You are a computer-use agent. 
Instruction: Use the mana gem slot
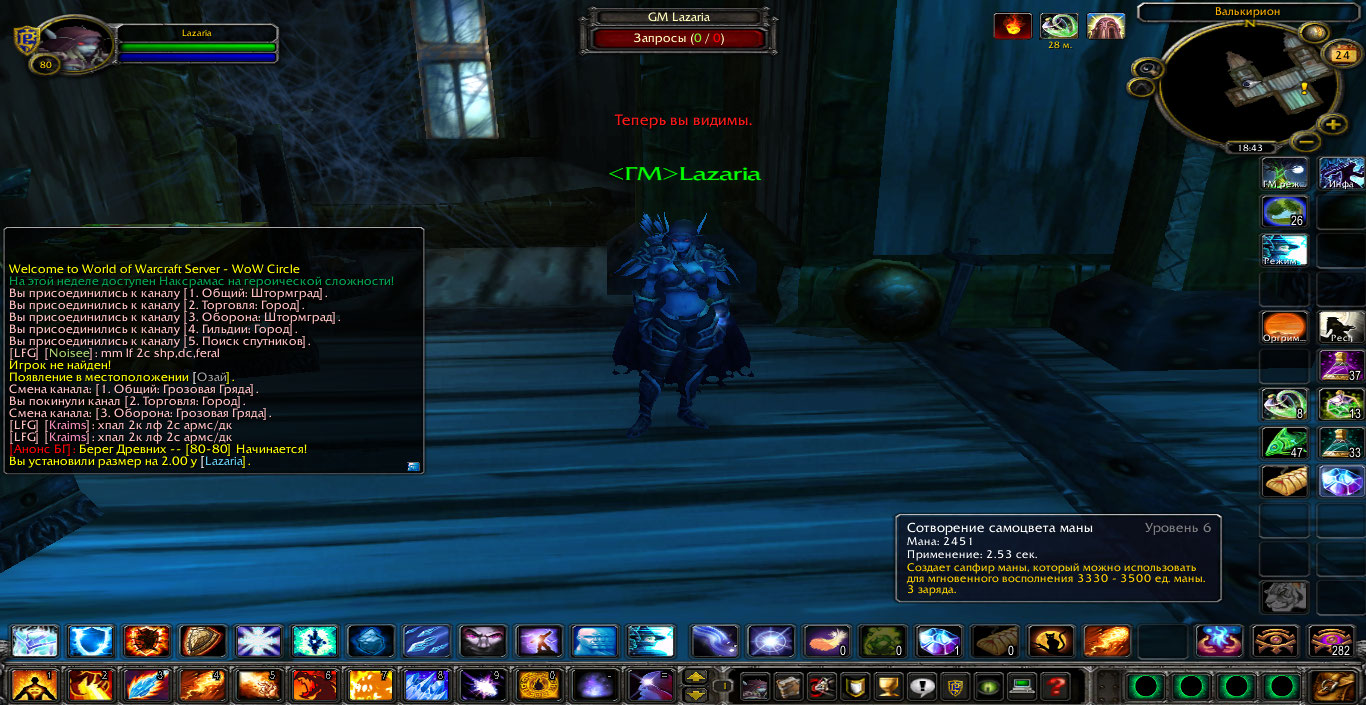(938, 641)
